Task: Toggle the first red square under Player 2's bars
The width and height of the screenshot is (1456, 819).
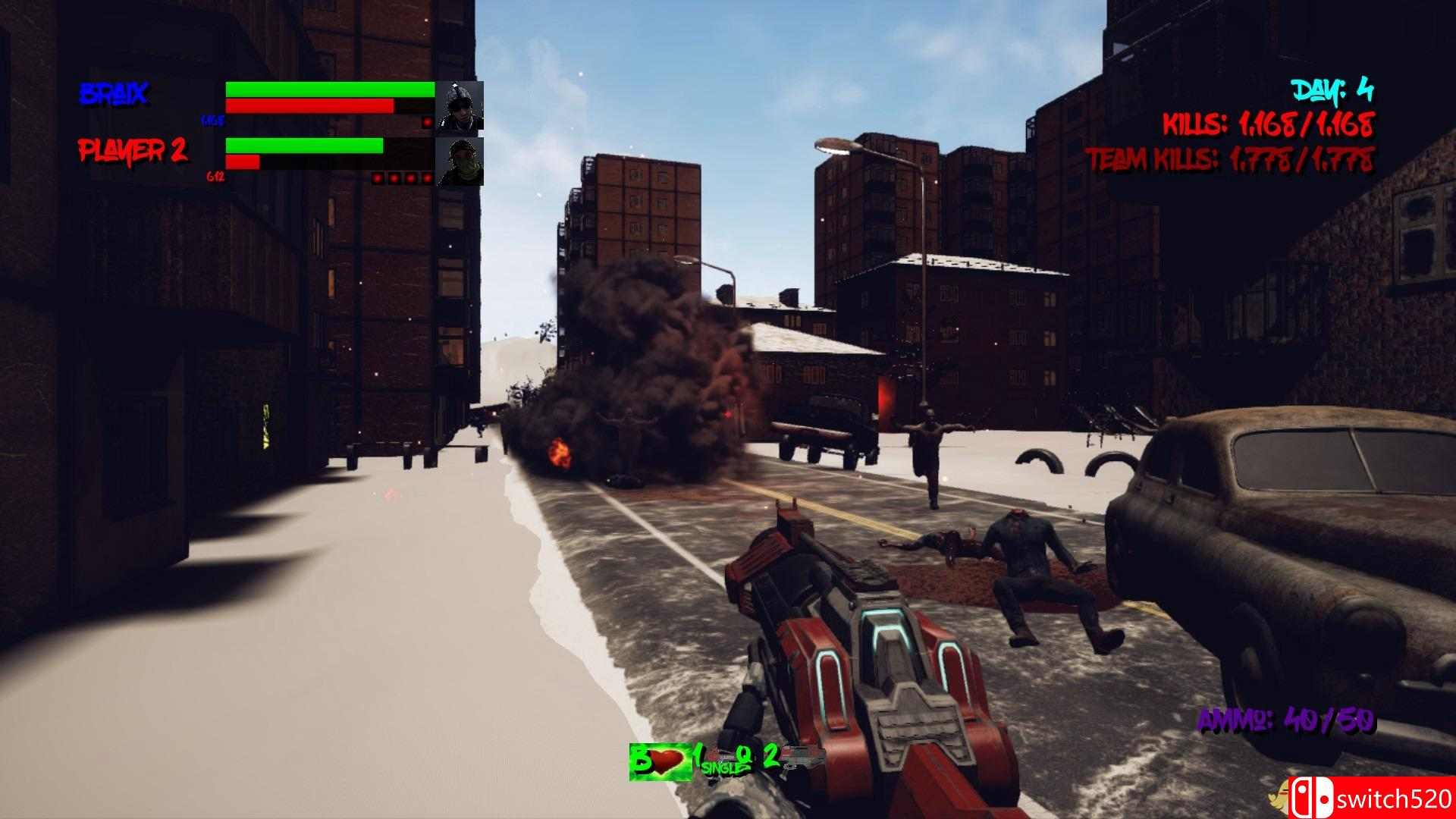Action: (379, 178)
